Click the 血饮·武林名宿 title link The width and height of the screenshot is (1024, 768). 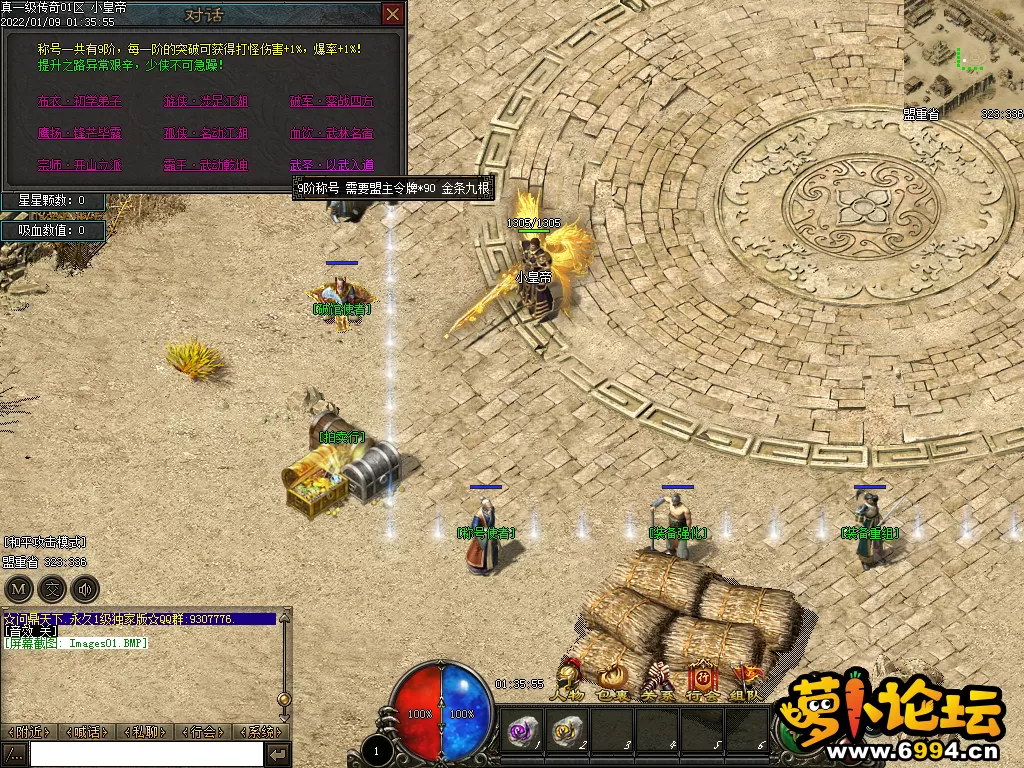331,133
